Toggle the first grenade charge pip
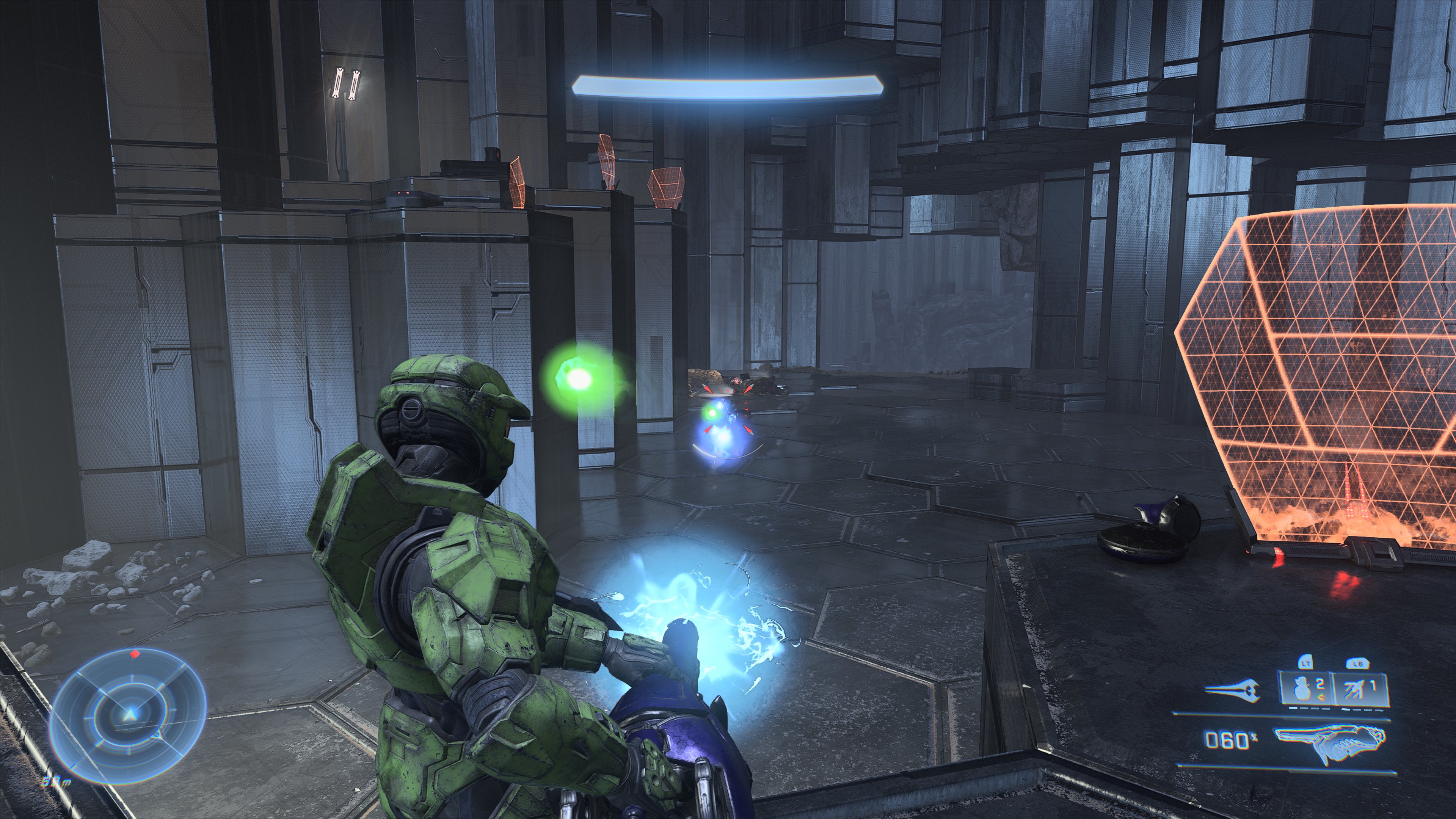Screen dimensions: 1456x819 pyautogui.click(x=1293, y=709)
